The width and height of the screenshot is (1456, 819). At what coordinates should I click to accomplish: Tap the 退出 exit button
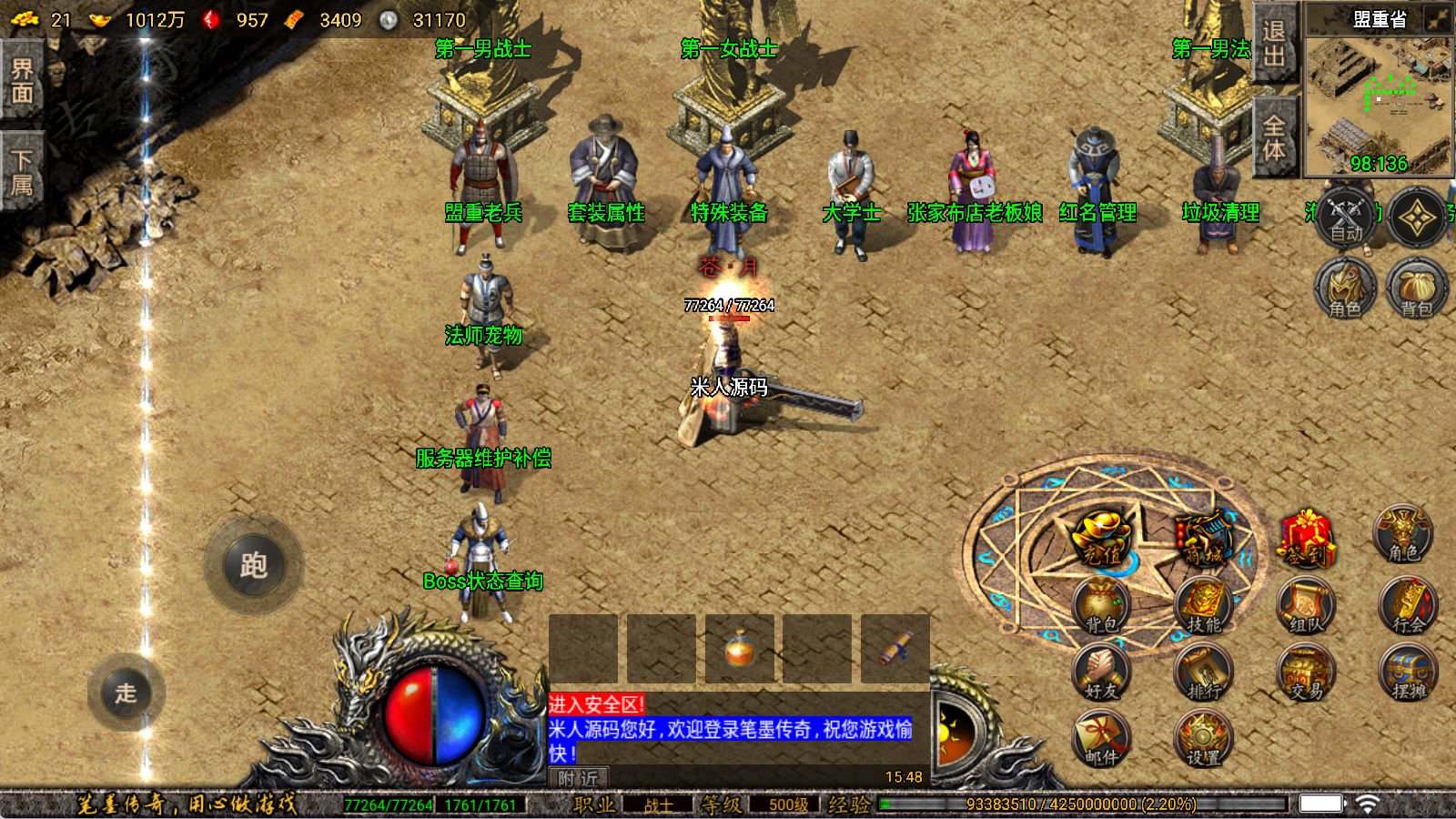[x=1274, y=43]
